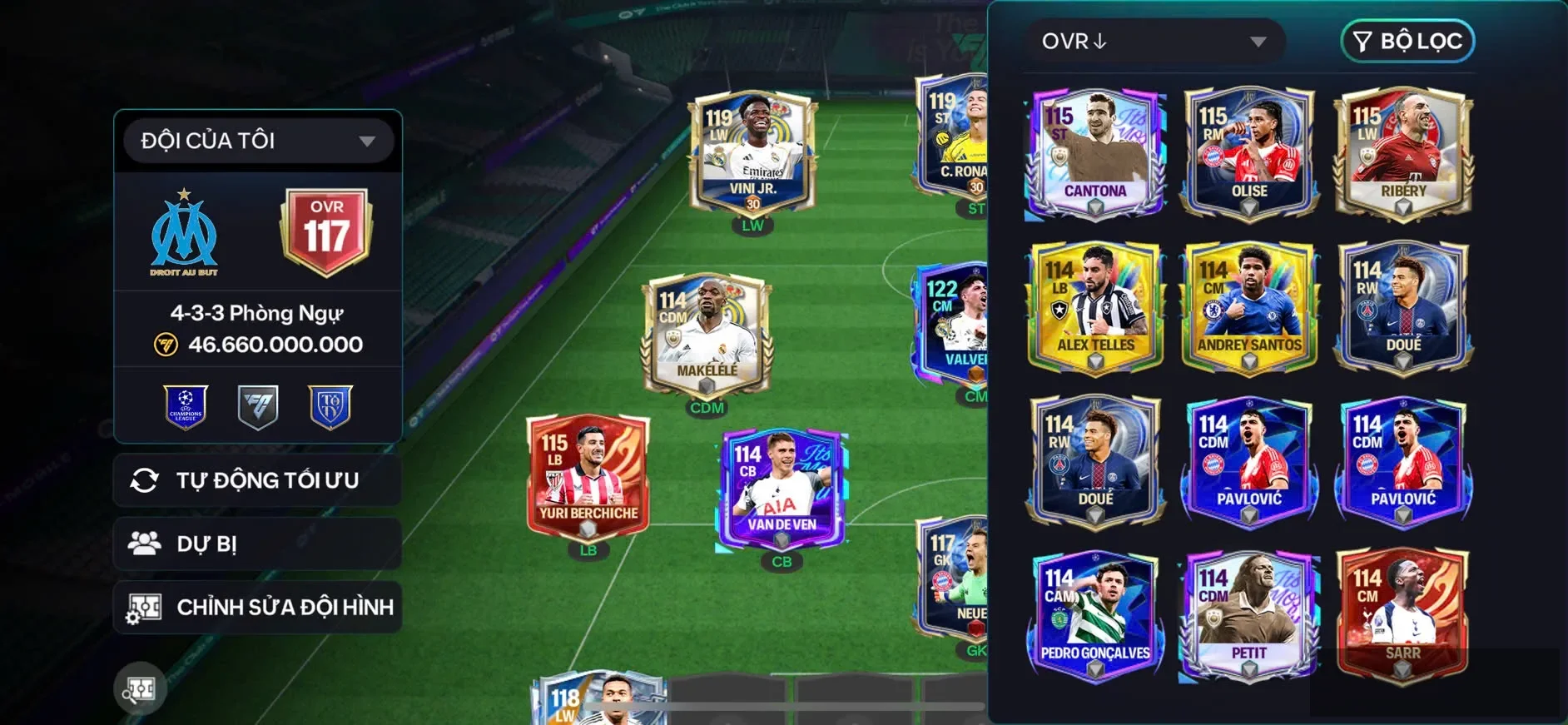Choose the Olise 115 RM card
Screen dimensions: 1568x725
coord(1248,154)
